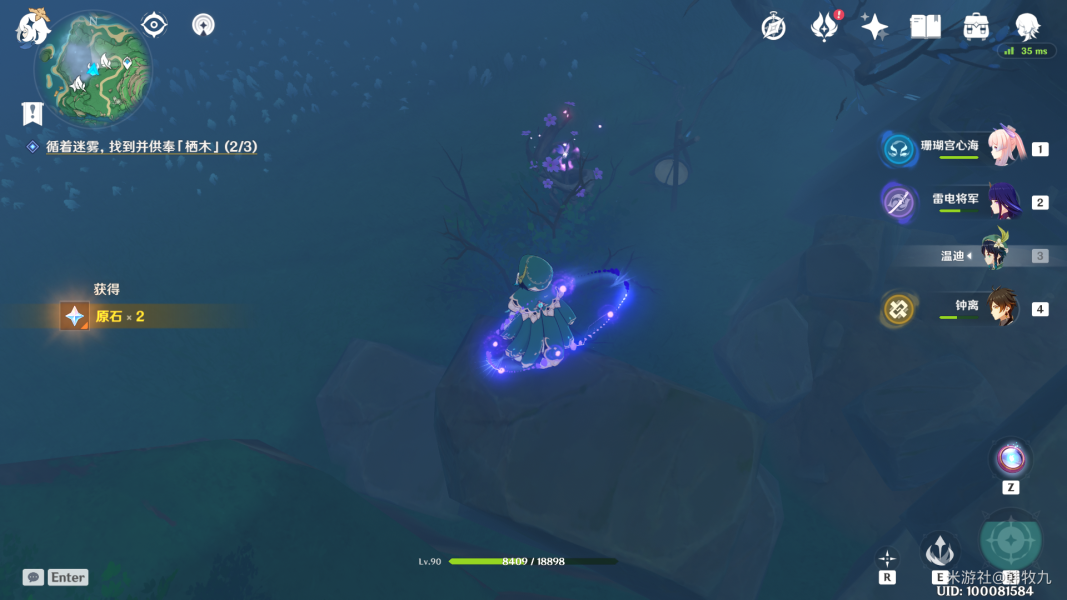Open the chat bubble icon
This screenshot has width=1067, height=600.
[33, 577]
